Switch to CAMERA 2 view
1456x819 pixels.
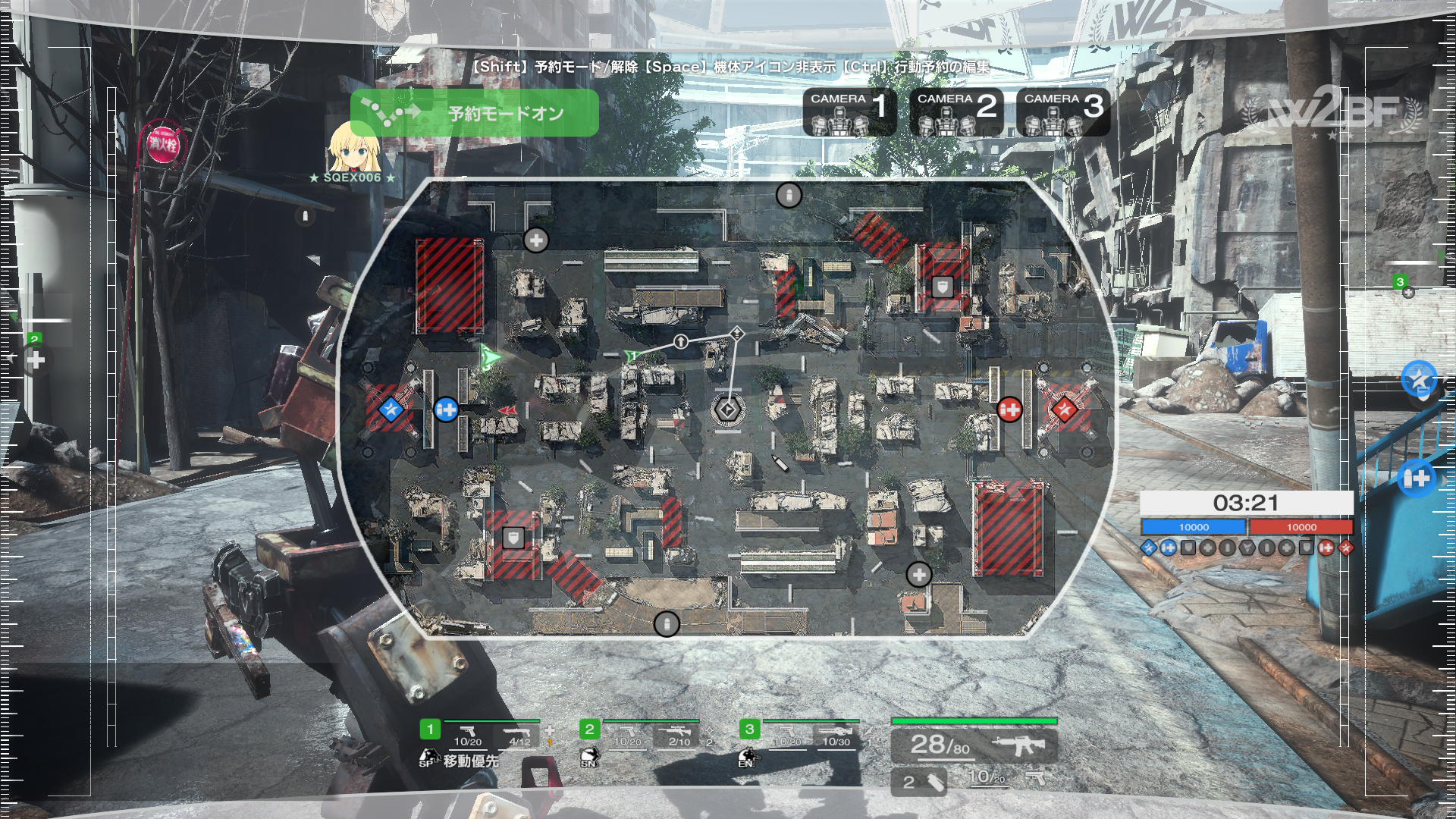[x=956, y=112]
